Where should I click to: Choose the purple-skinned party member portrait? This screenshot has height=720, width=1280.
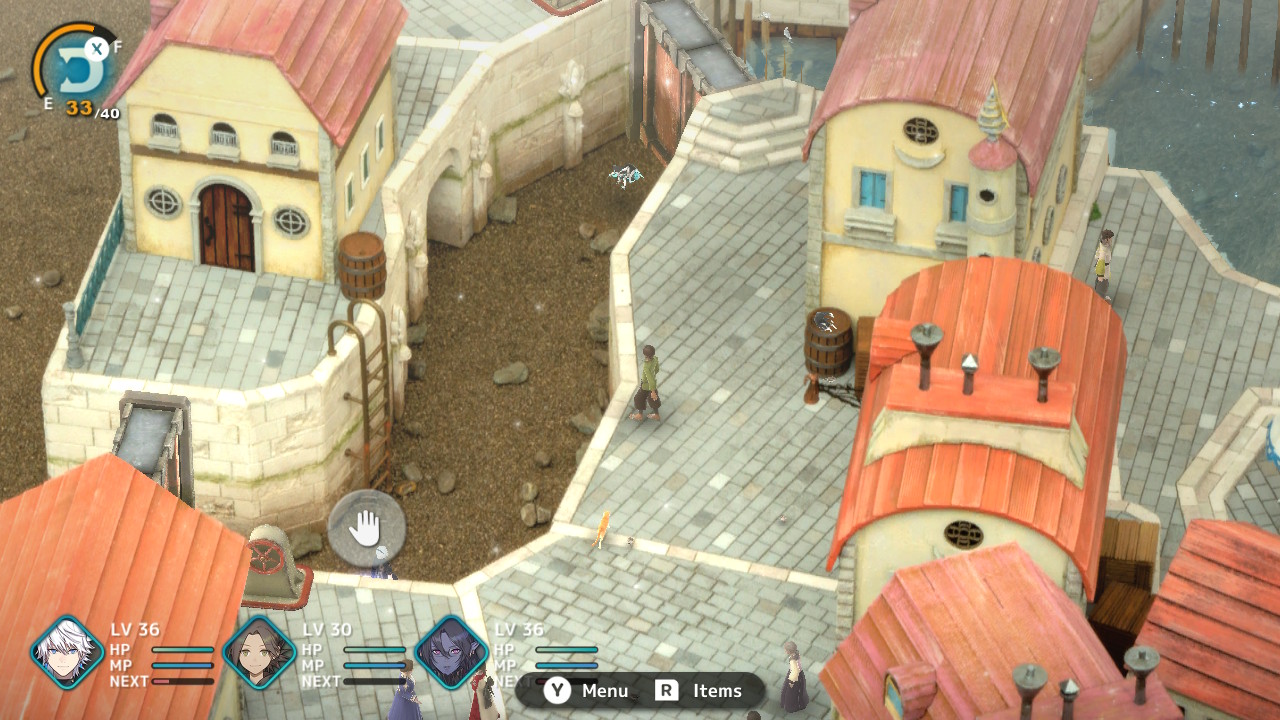coord(451,653)
